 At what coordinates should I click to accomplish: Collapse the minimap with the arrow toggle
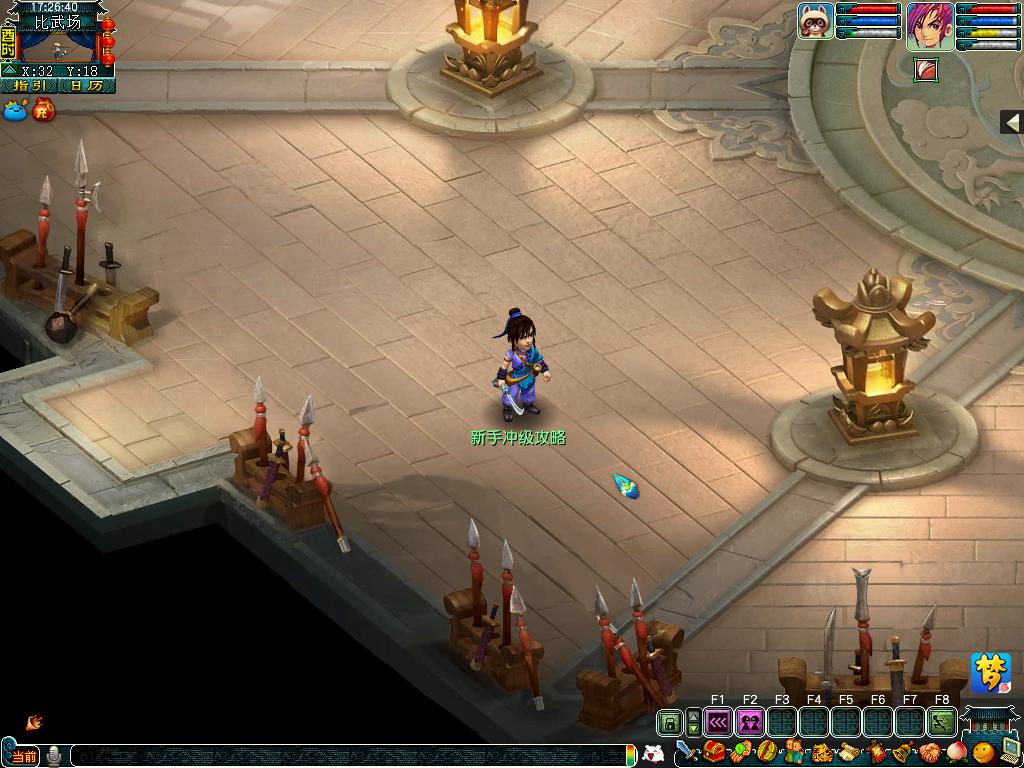pyautogui.click(x=9, y=71)
